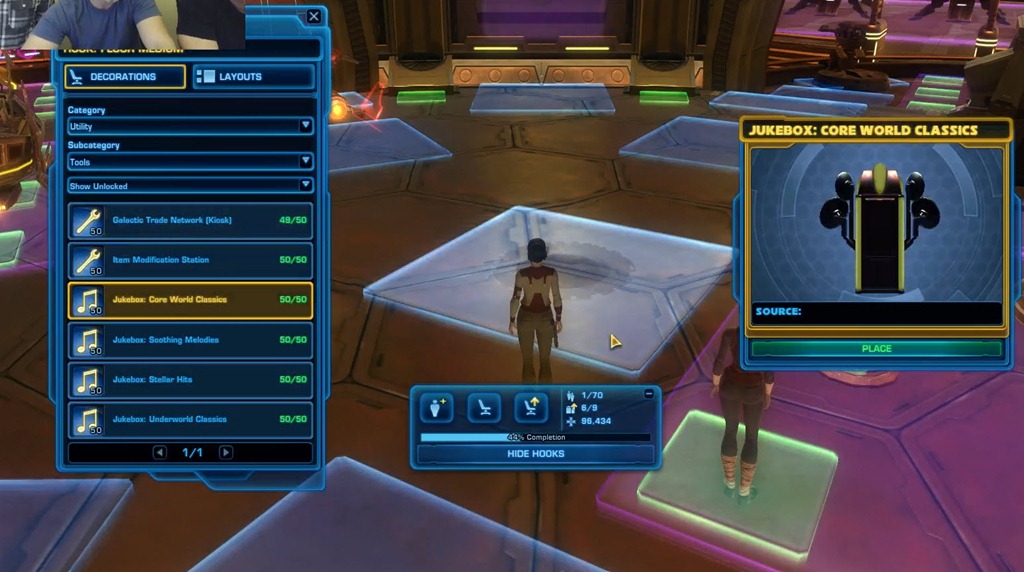
Task: Place the Core World Classics jukebox
Action: tap(876, 349)
